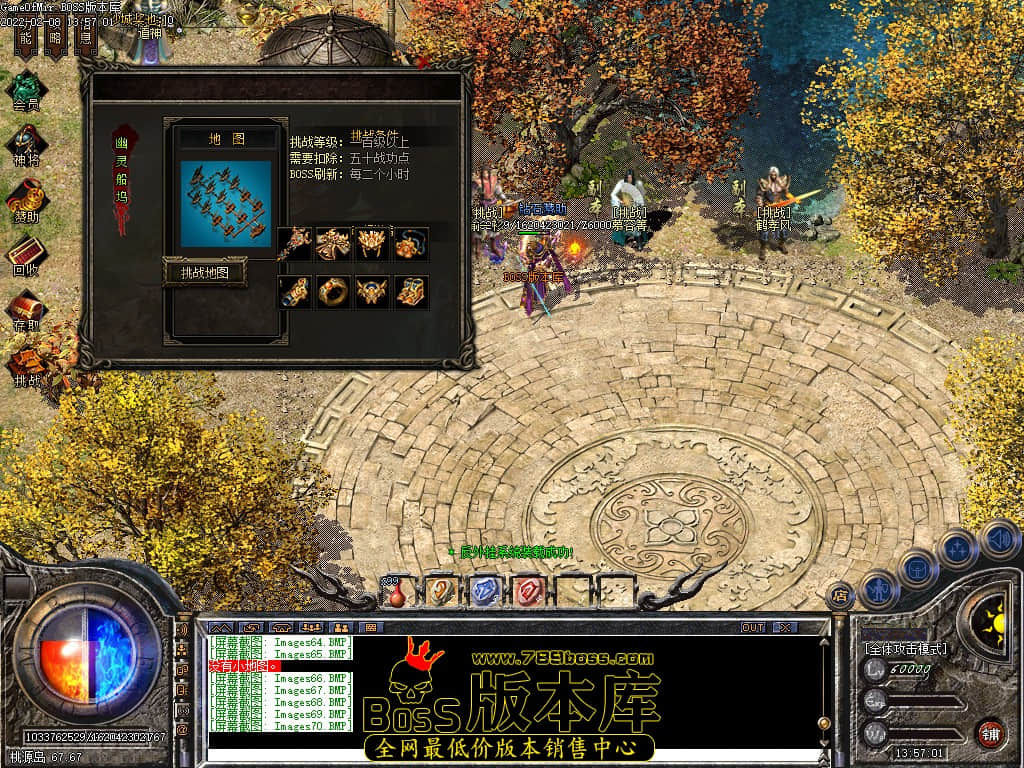Open the character figure round button
This screenshot has height=768, width=1024.
[x=878, y=589]
